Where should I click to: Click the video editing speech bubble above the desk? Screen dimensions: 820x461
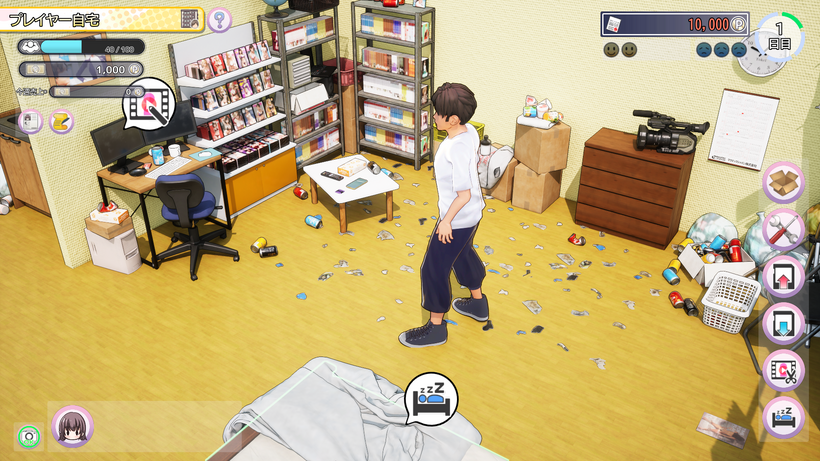click(149, 102)
